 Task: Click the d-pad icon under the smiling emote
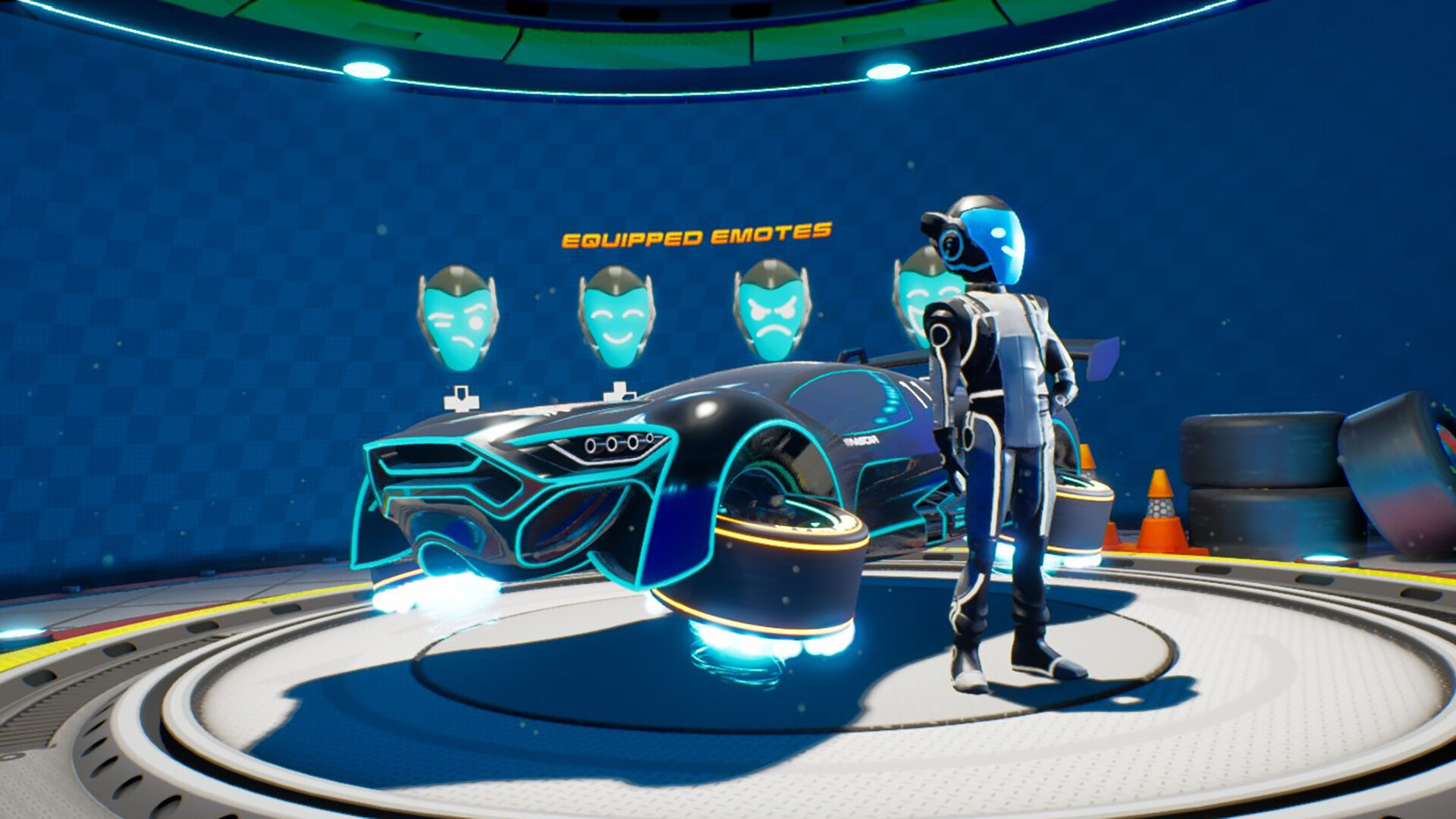click(x=620, y=394)
